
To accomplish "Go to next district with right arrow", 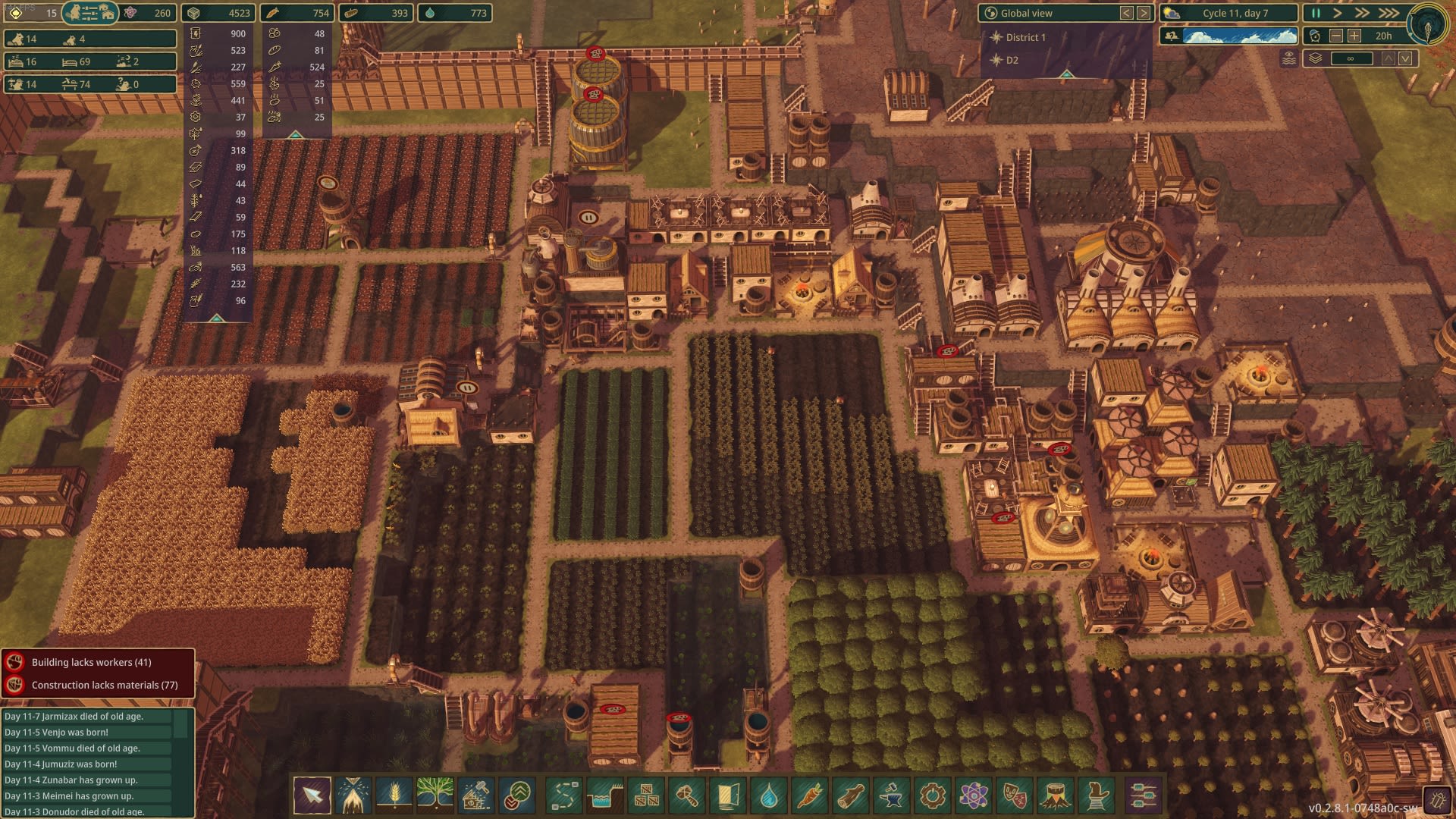I will (x=1144, y=13).
